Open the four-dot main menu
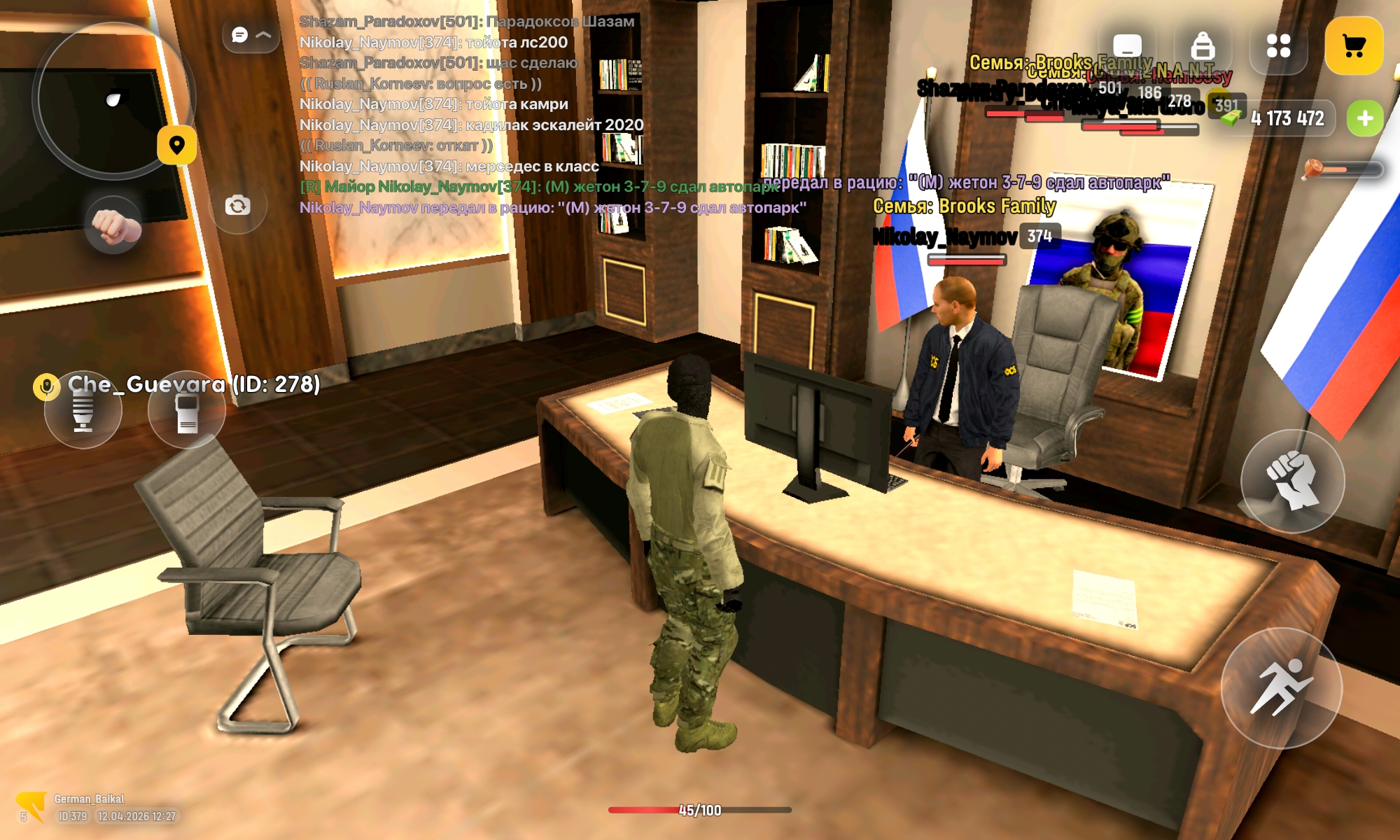 [1278, 46]
